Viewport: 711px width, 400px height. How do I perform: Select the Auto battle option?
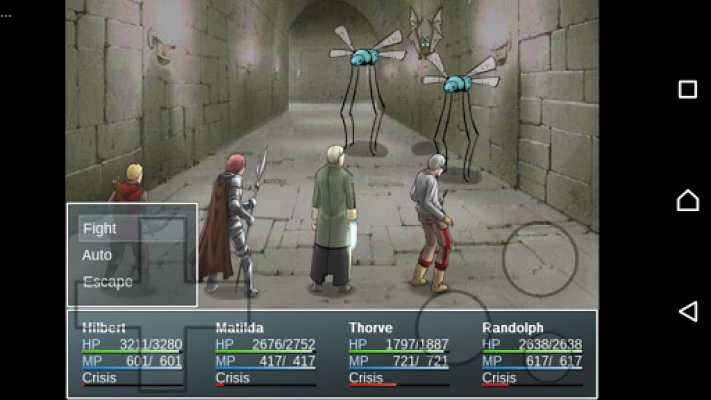point(97,255)
